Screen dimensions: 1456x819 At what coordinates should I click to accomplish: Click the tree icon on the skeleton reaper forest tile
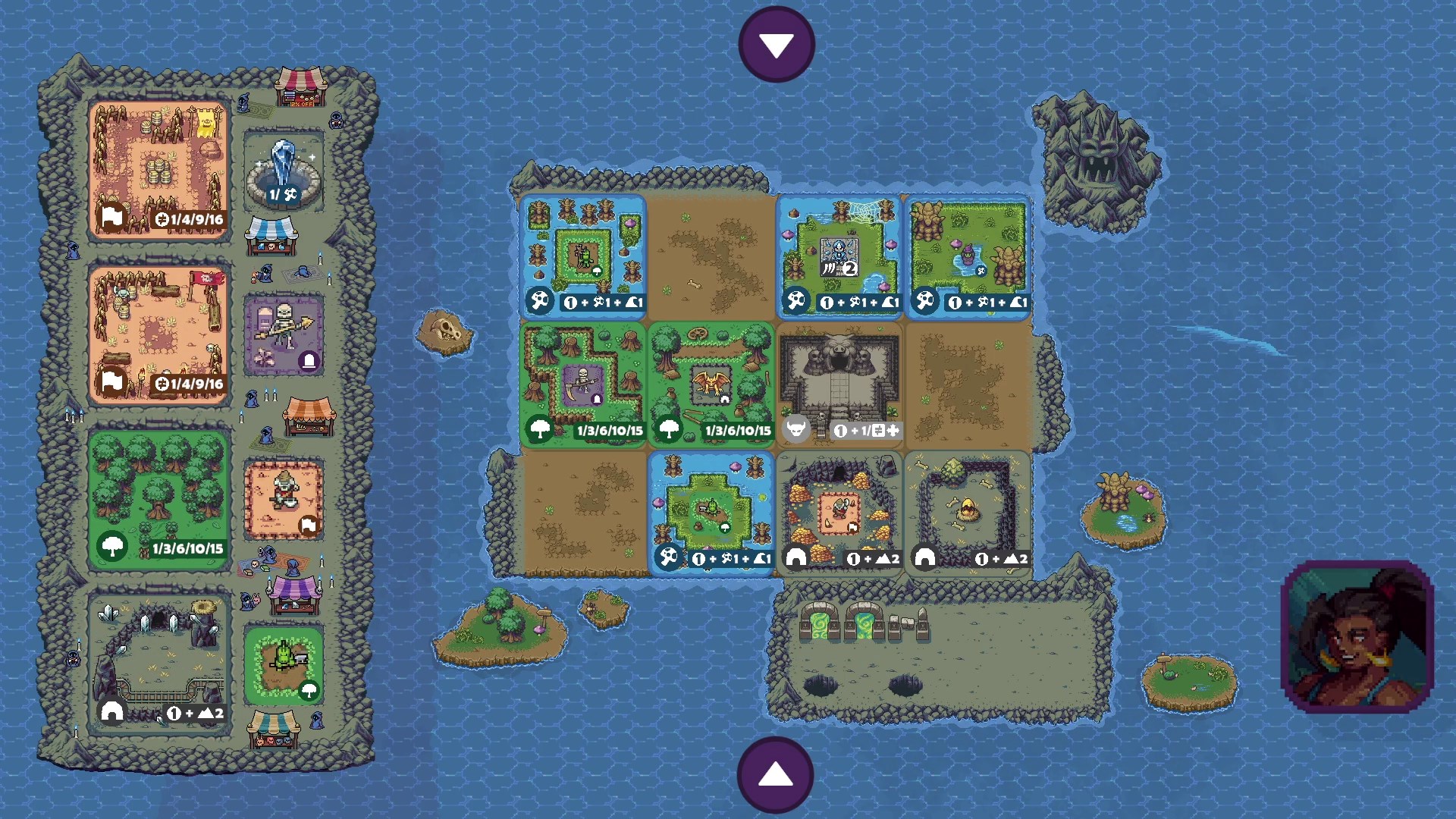click(541, 431)
